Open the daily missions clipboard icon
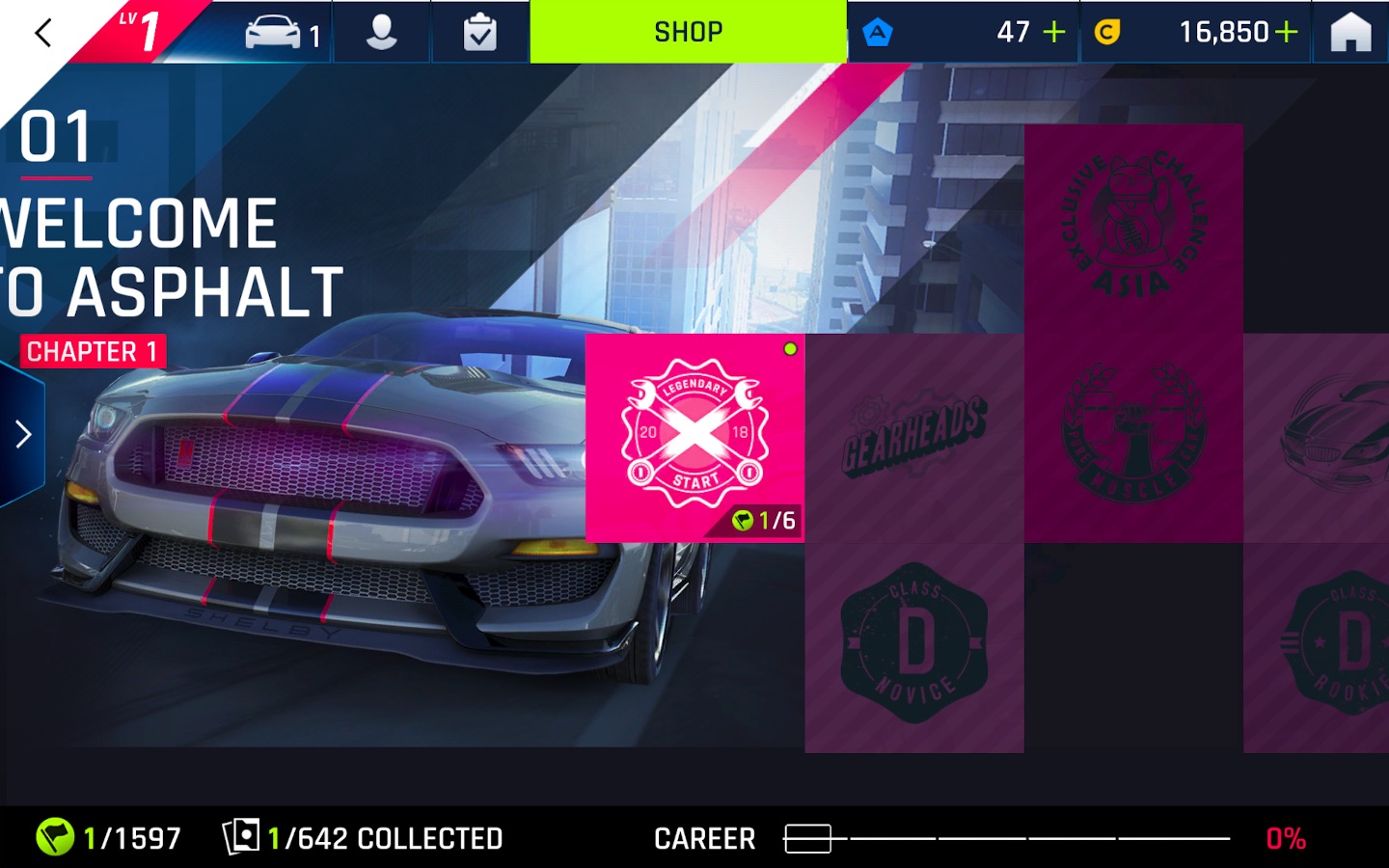The width and height of the screenshot is (1389, 868). pos(479,33)
